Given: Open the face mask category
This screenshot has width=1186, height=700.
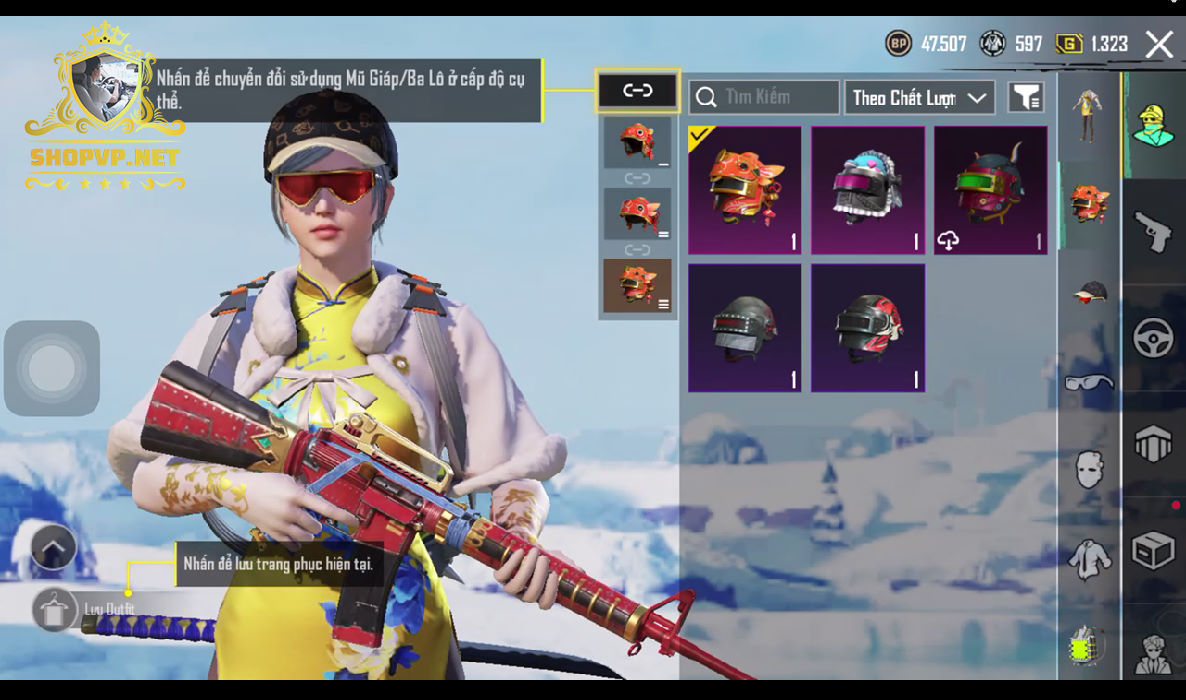Looking at the screenshot, I should [1089, 469].
